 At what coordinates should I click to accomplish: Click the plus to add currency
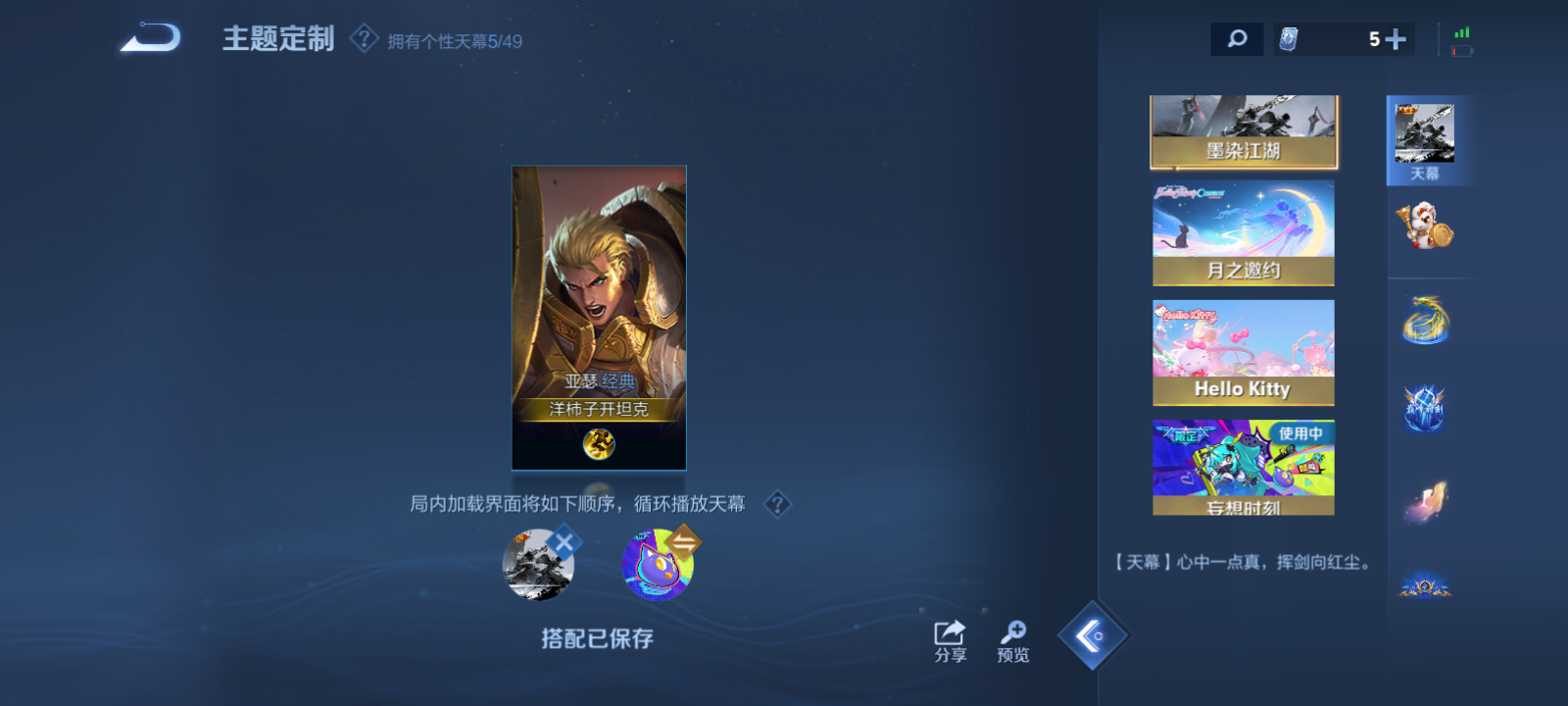1399,39
